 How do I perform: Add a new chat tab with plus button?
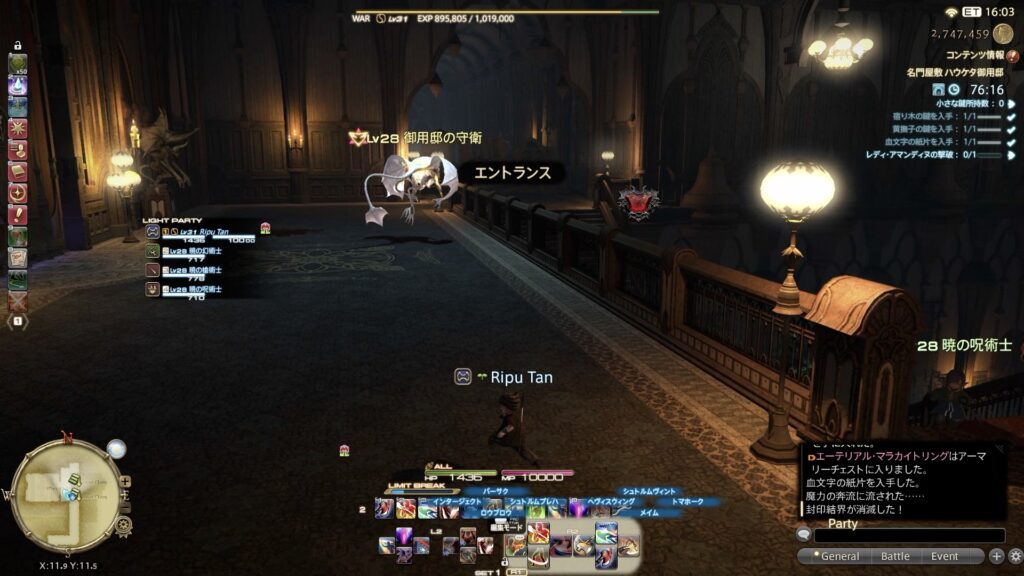[x=997, y=556]
